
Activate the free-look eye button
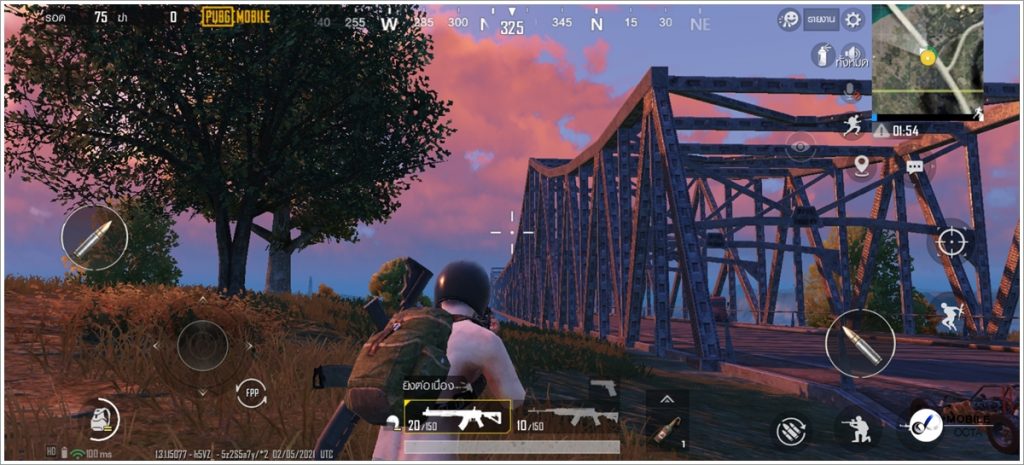click(799, 147)
